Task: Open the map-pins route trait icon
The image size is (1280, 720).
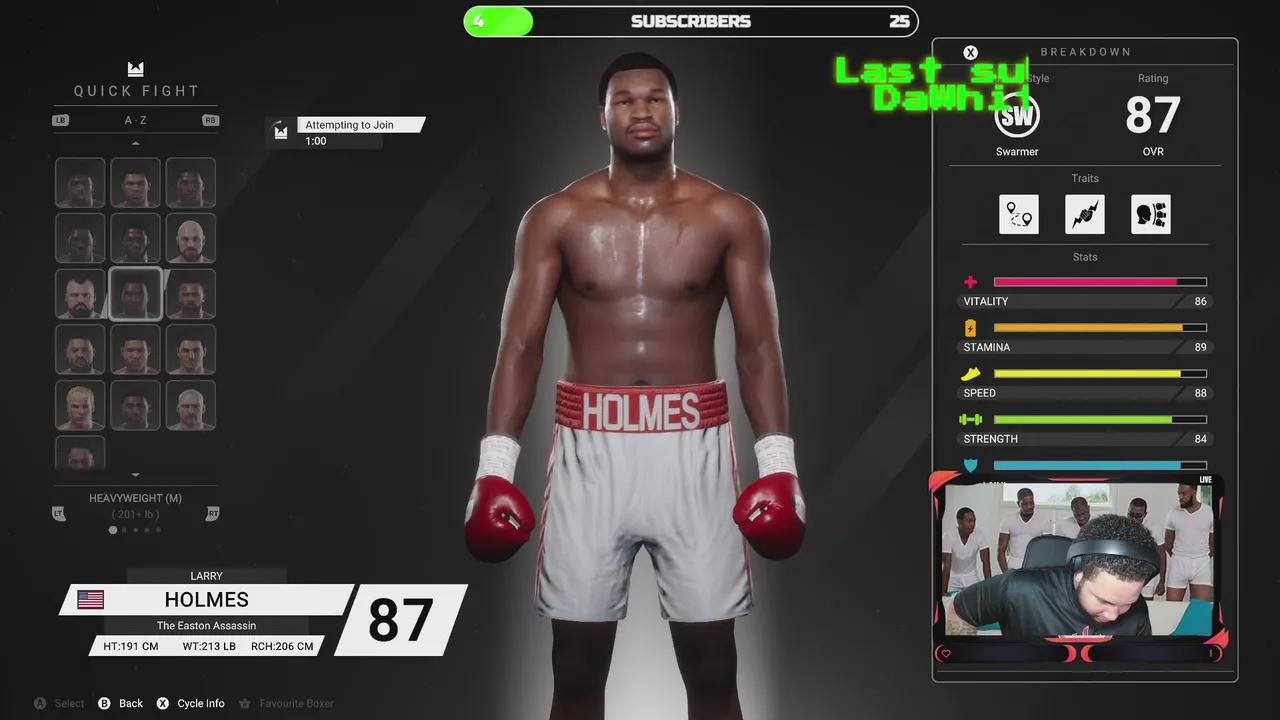Action: pyautogui.click(x=1018, y=214)
